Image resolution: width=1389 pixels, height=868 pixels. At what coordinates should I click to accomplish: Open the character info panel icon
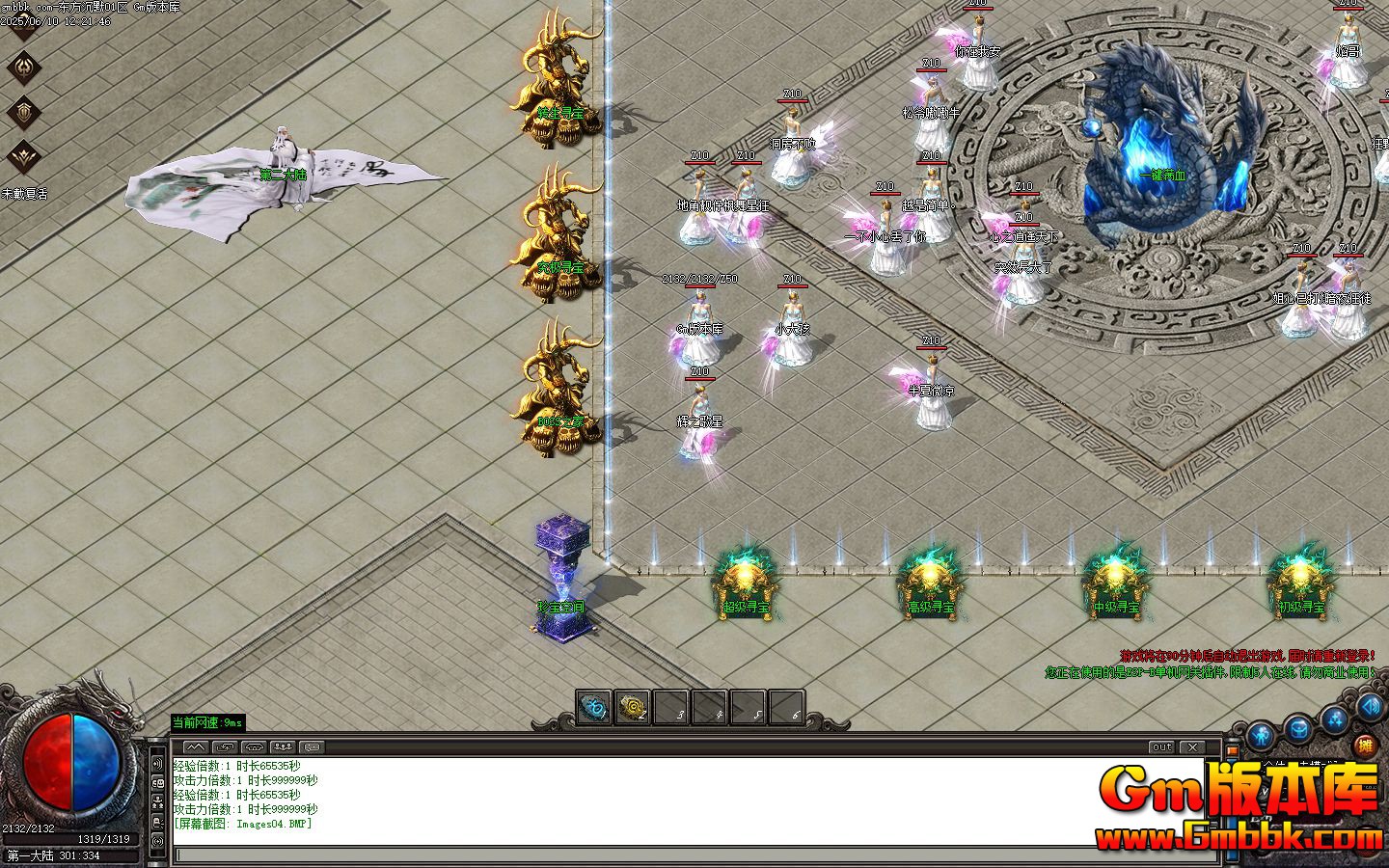(1262, 733)
